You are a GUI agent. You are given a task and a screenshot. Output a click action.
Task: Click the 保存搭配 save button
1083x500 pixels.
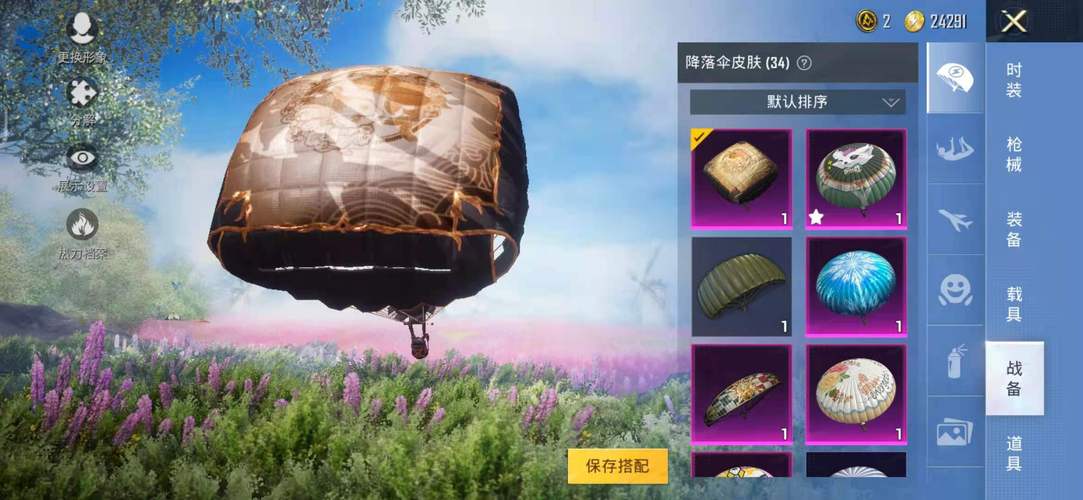pos(617,465)
